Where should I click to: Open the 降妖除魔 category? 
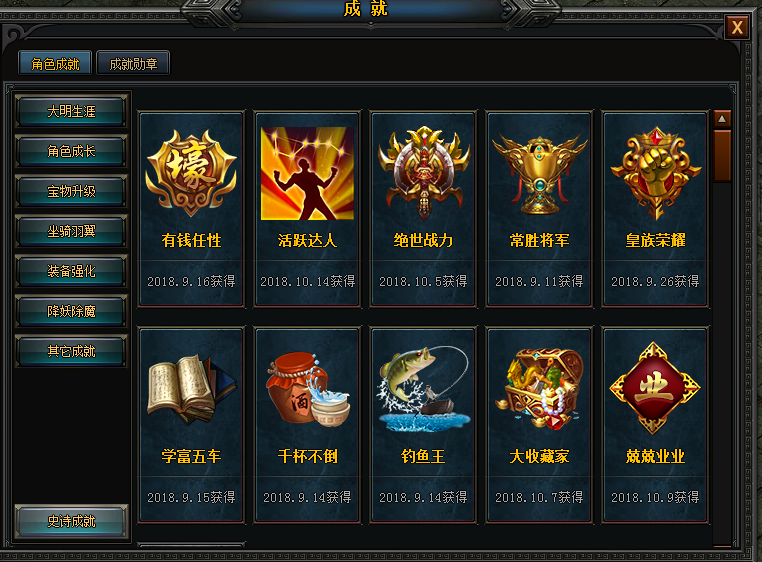72,311
